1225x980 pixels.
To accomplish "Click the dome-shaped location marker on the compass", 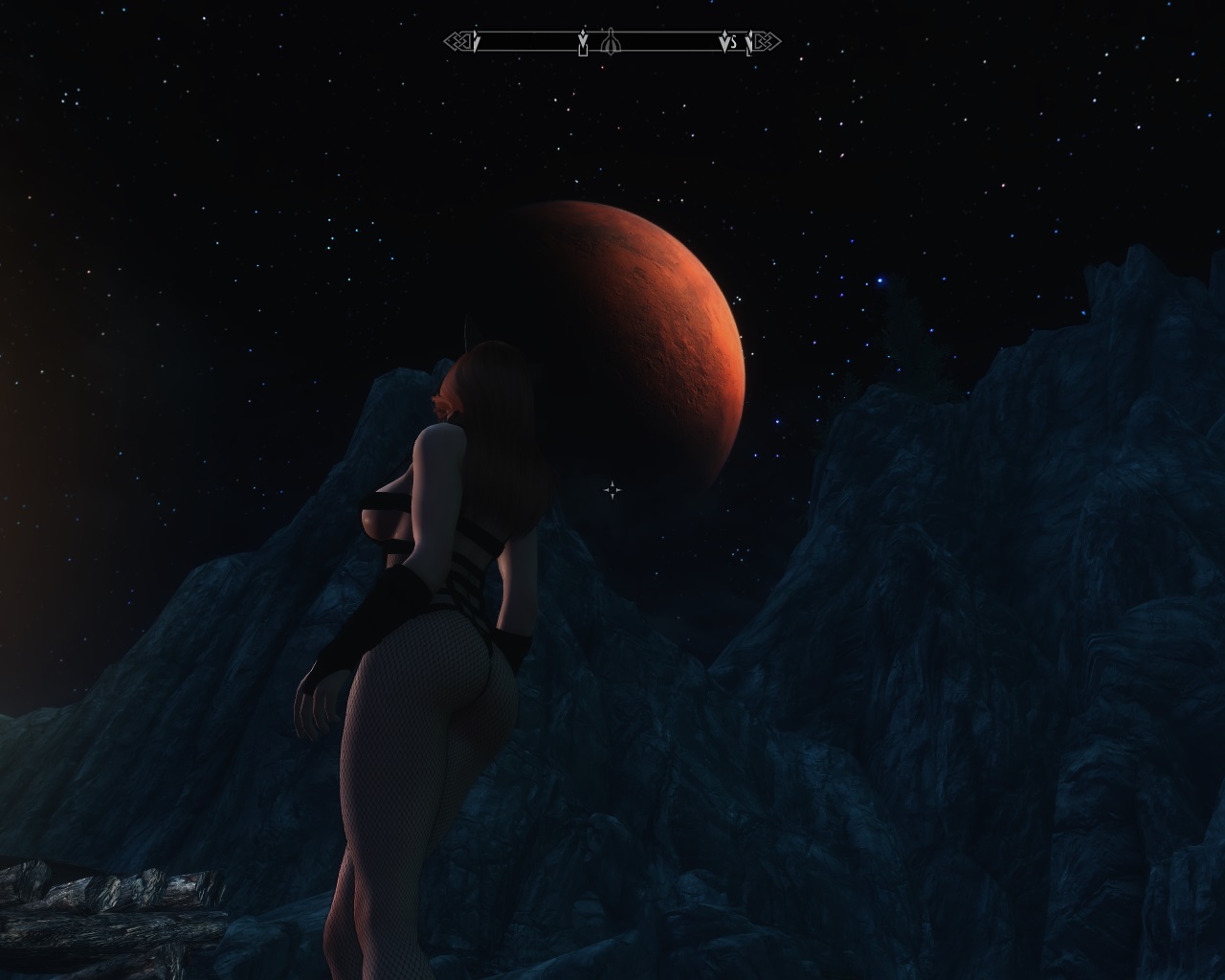I will pos(612,42).
